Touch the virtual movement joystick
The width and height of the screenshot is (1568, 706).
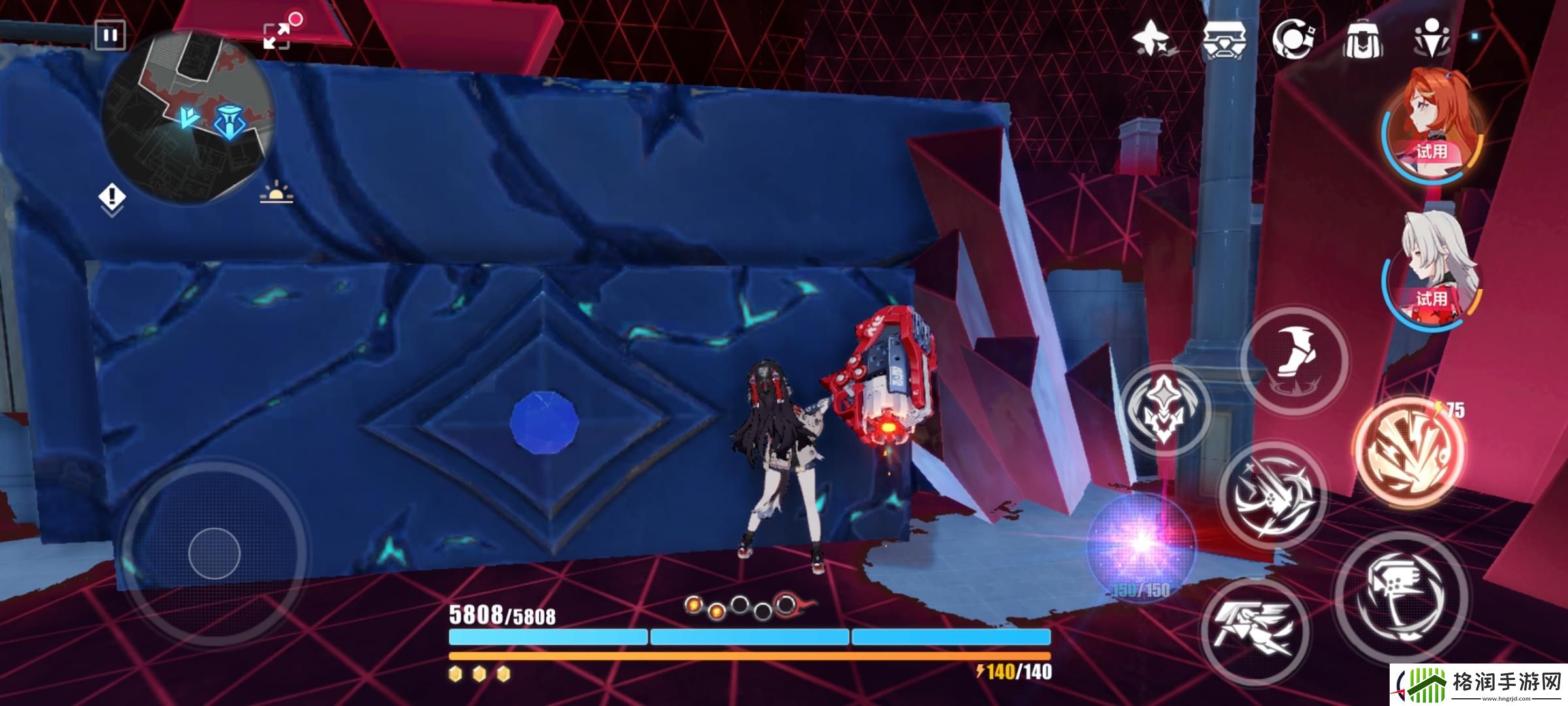[x=214, y=554]
